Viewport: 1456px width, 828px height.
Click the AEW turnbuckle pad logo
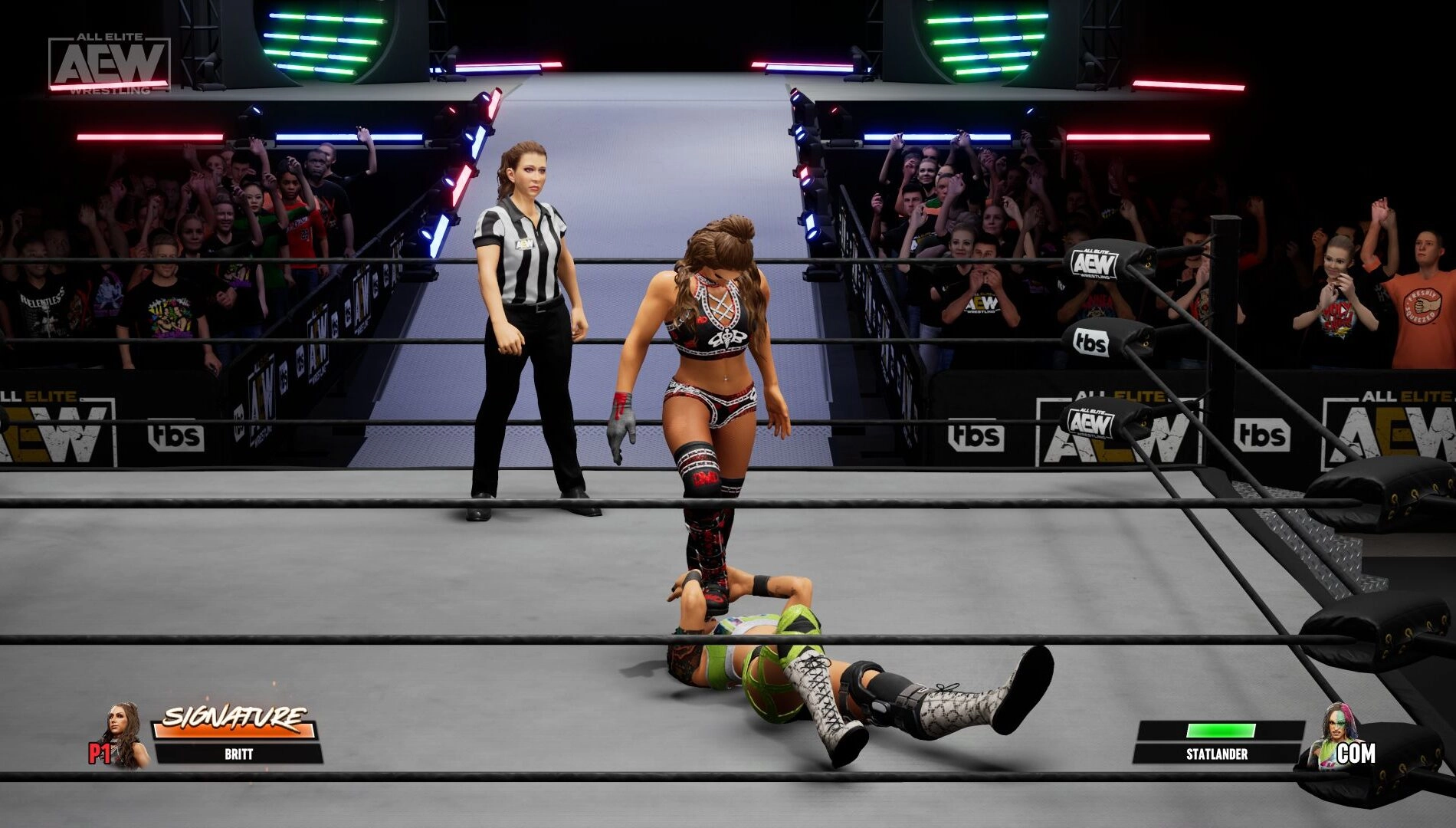1094,263
